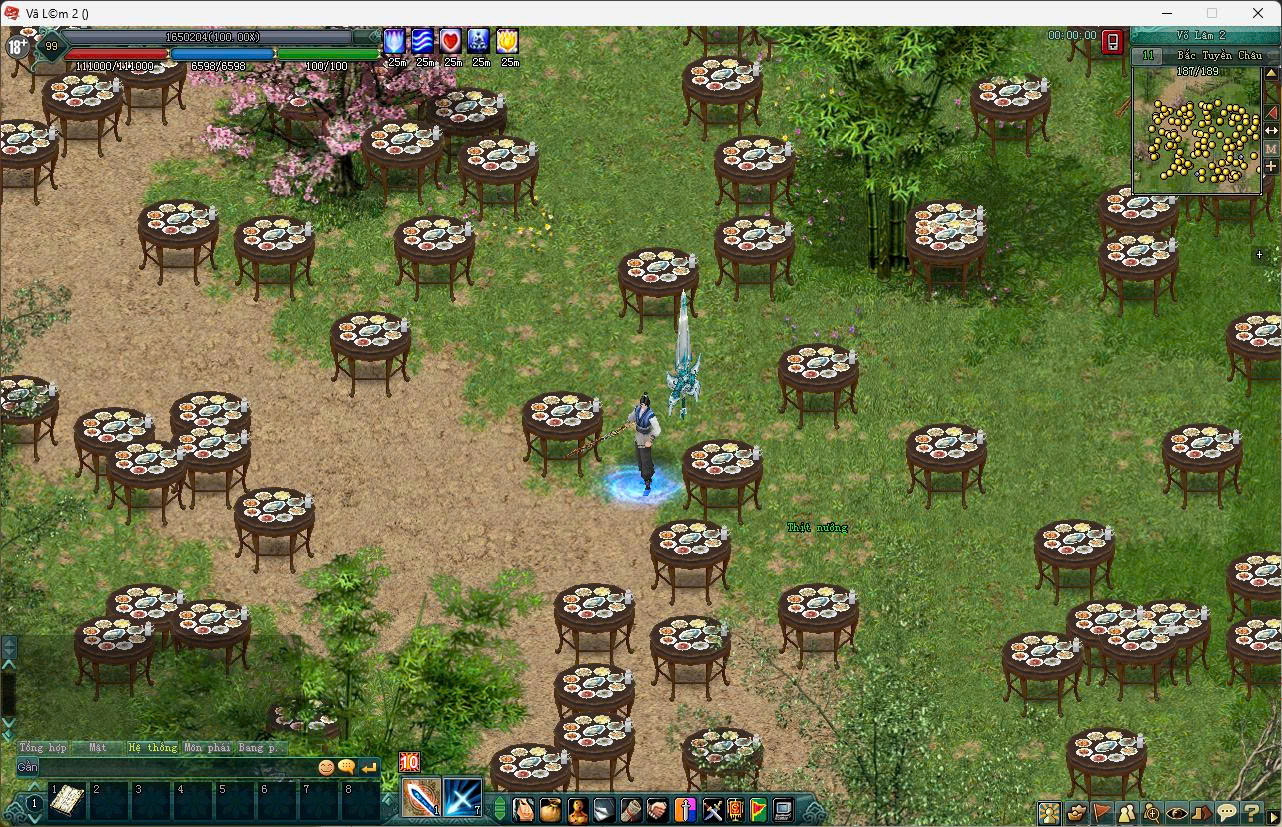Screen dimensions: 1282x827
Task: Toggle the eye icon in the bottom bar
Action: (x=1177, y=812)
